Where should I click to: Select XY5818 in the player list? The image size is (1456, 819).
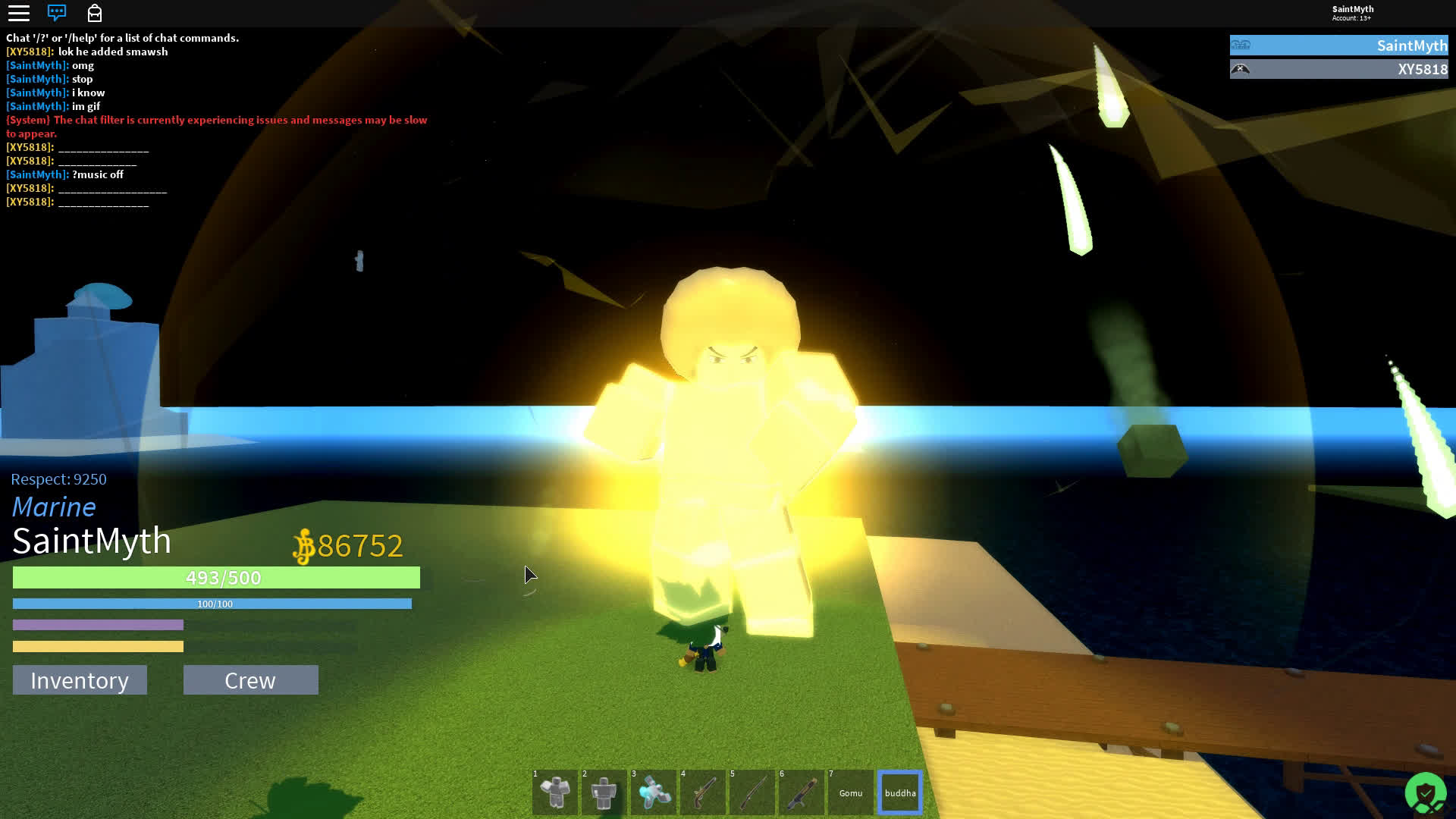1338,69
